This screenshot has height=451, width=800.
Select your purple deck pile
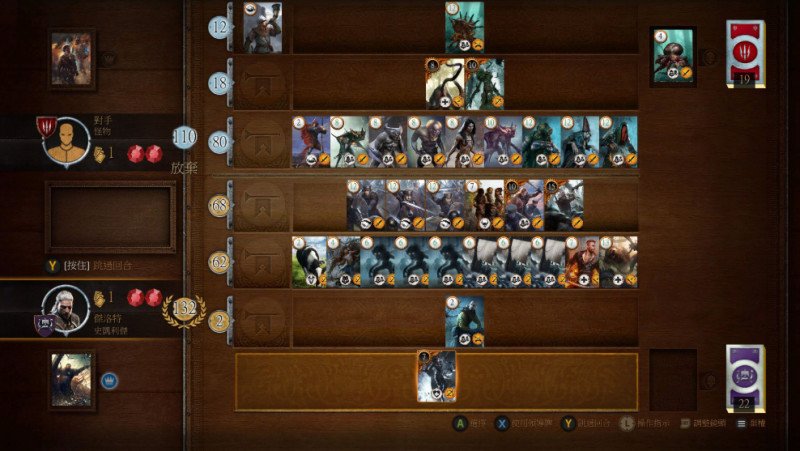point(745,377)
